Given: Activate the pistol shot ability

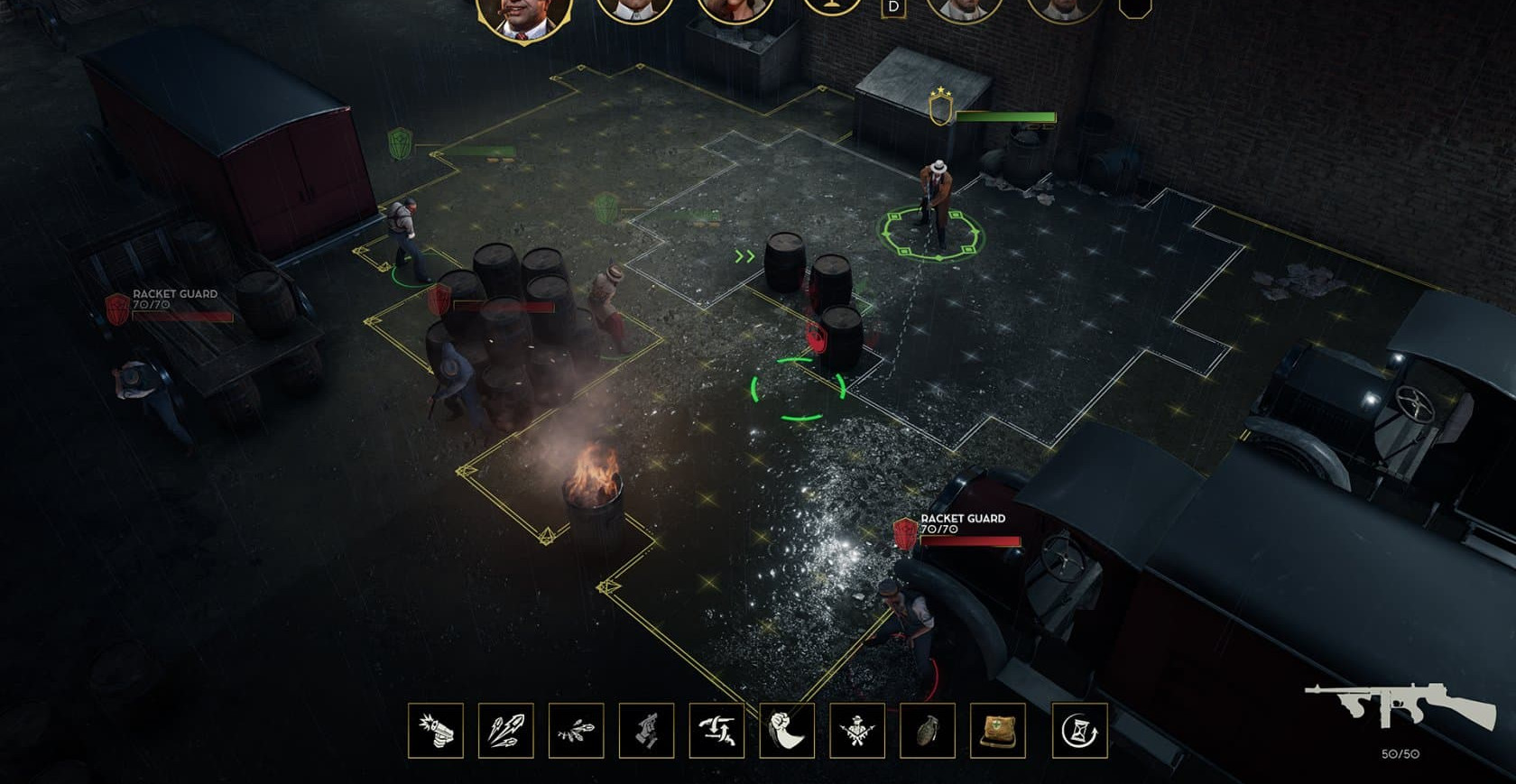Looking at the screenshot, I should coord(436,731).
